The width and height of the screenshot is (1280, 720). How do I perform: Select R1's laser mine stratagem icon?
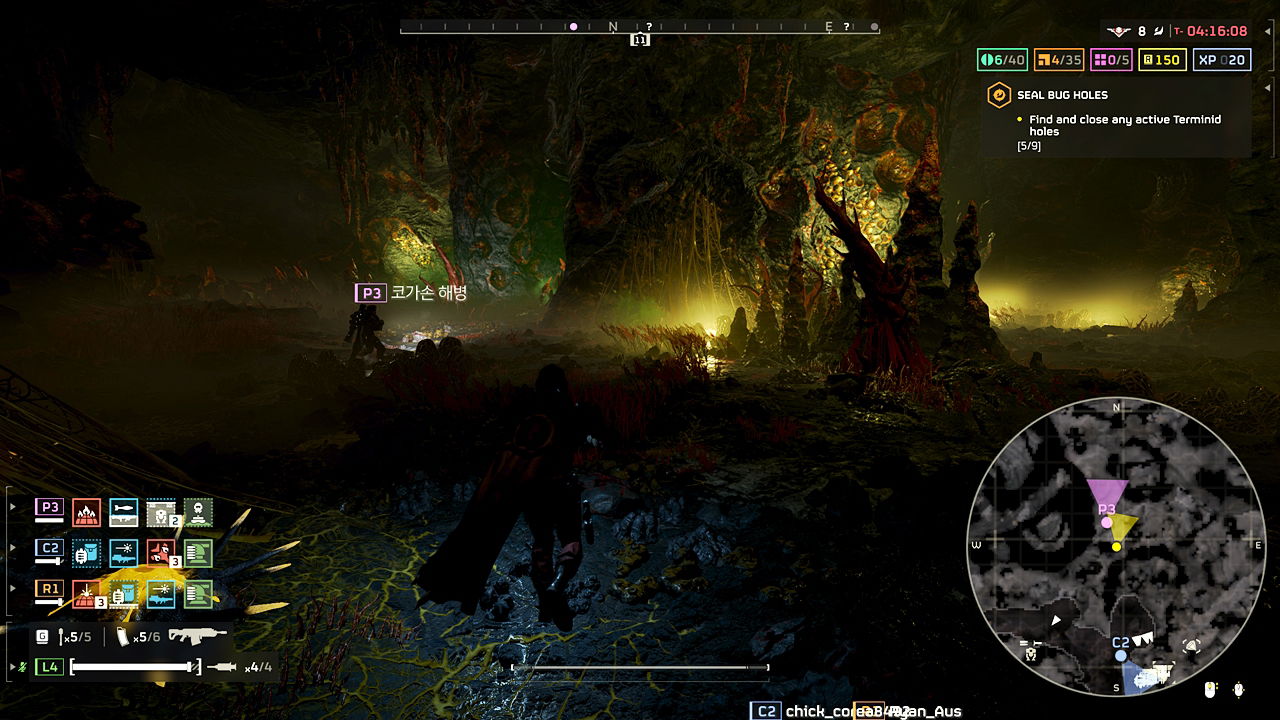(x=87, y=595)
